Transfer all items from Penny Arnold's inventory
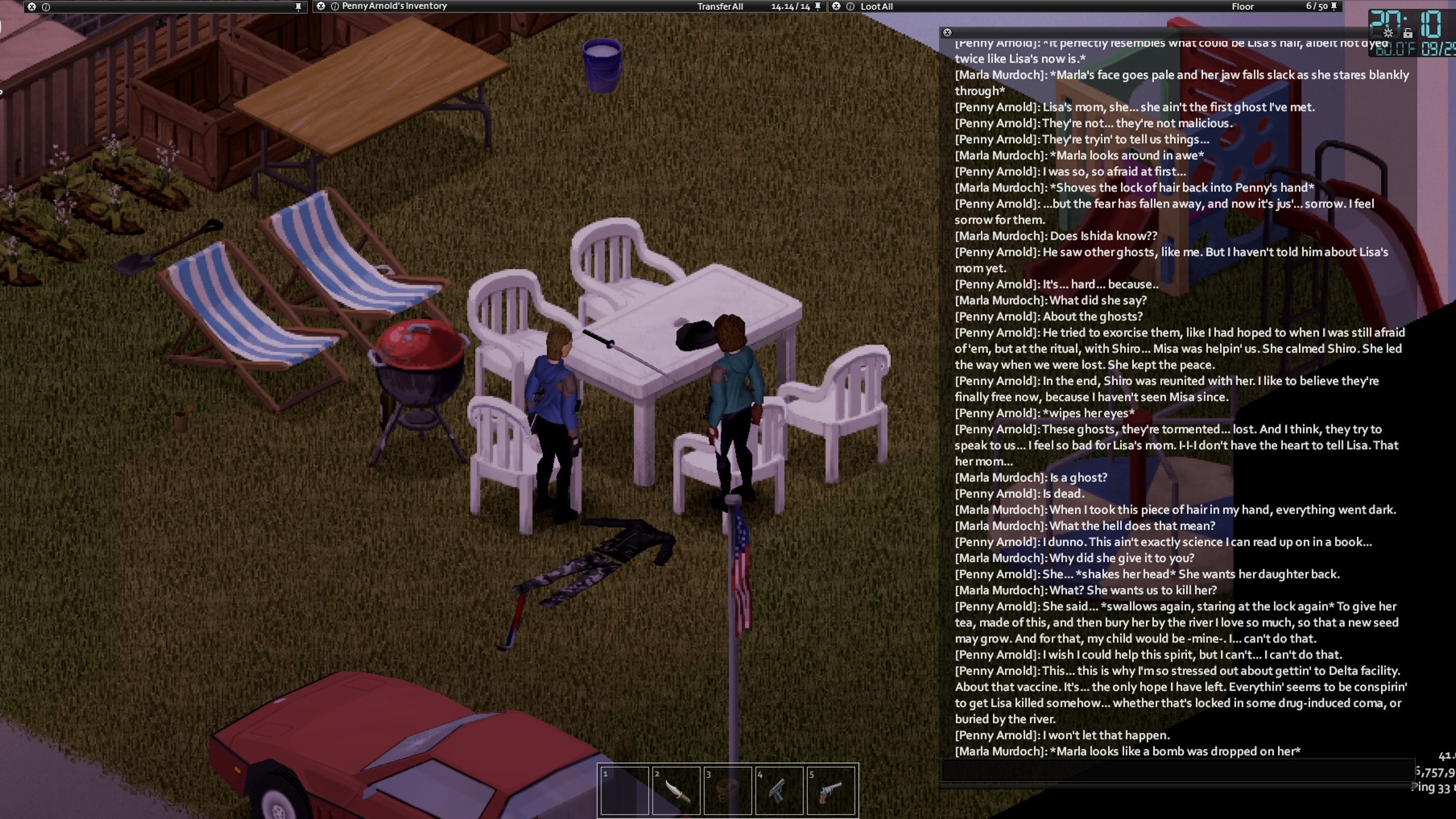 pyautogui.click(x=719, y=7)
